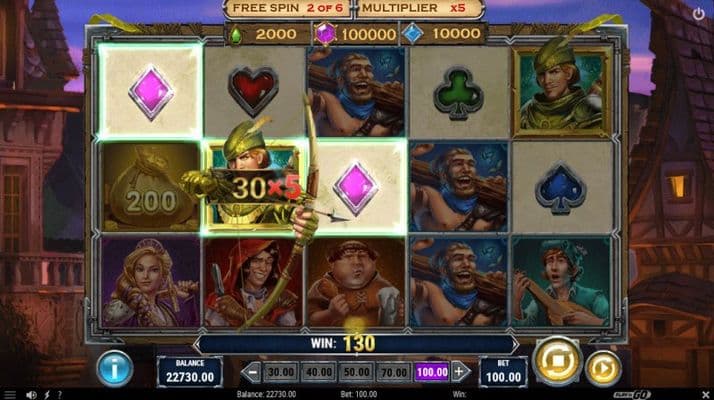Open the blue info paytable button

(x=114, y=367)
